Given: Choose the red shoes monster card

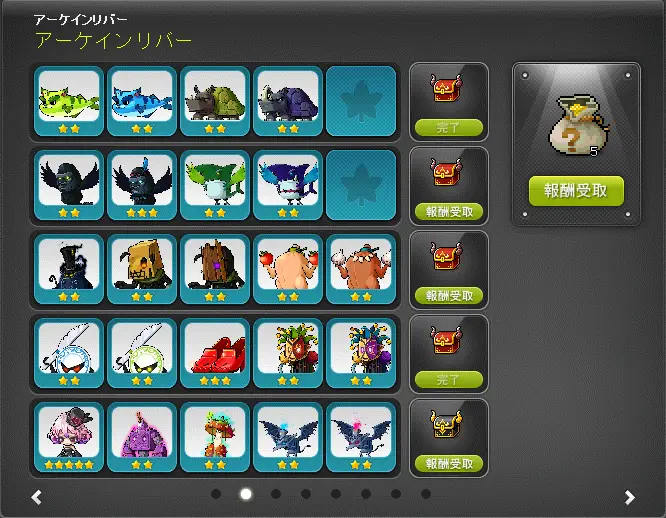Looking at the screenshot, I should [215, 353].
